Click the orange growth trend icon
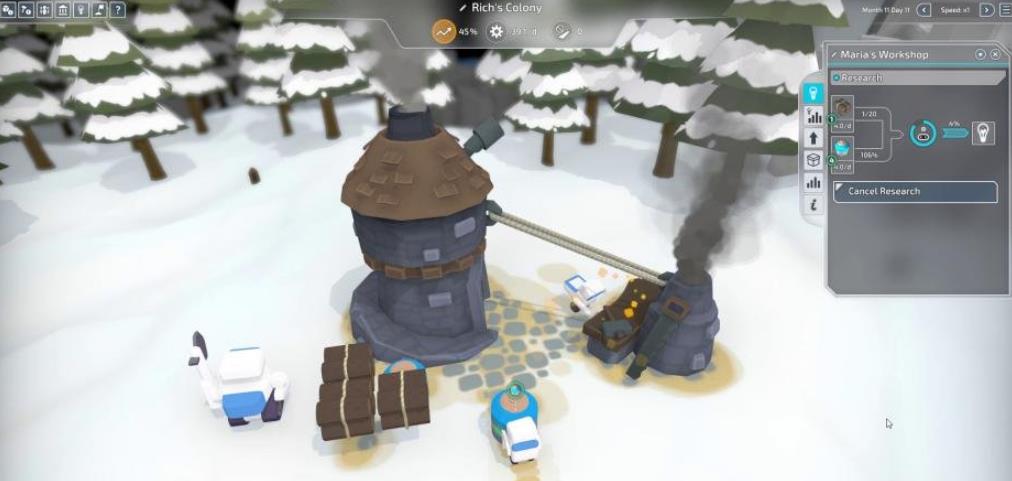 click(x=443, y=32)
